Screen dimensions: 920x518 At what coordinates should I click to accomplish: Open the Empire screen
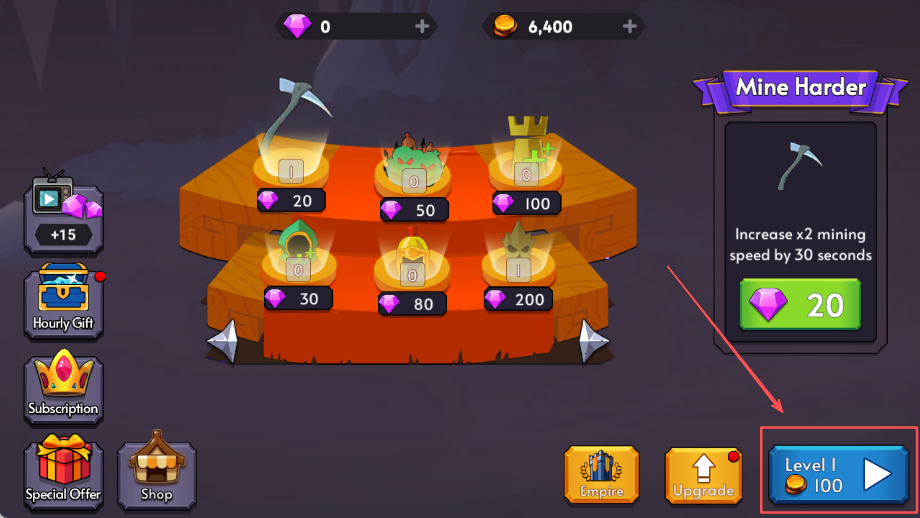(601, 475)
